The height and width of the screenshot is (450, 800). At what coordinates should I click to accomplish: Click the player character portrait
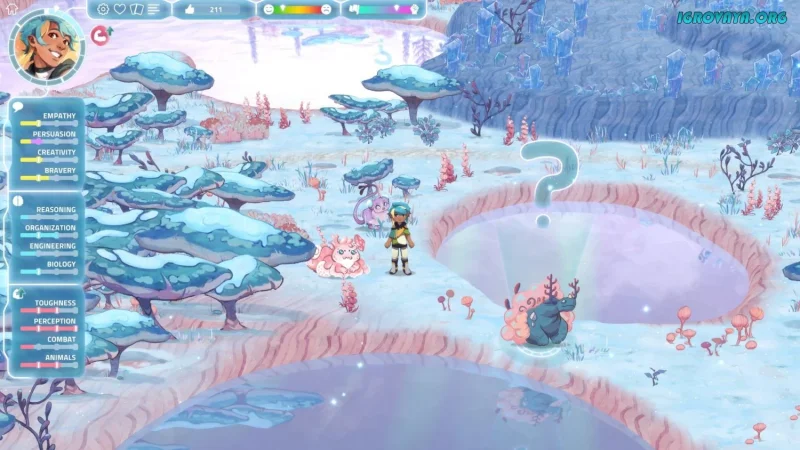pos(46,45)
